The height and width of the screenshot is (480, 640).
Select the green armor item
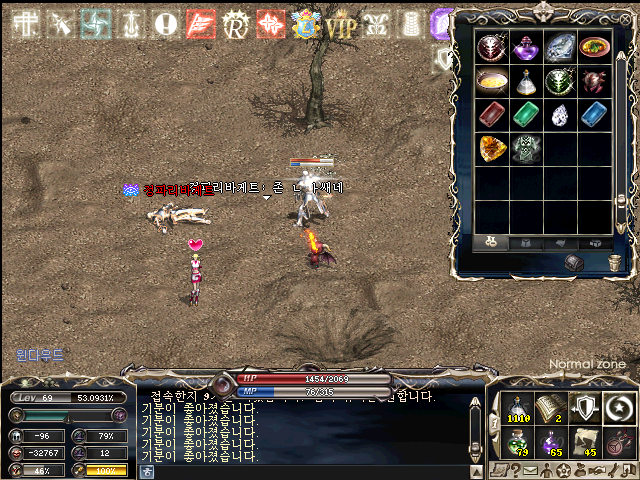pyautogui.click(x=526, y=147)
